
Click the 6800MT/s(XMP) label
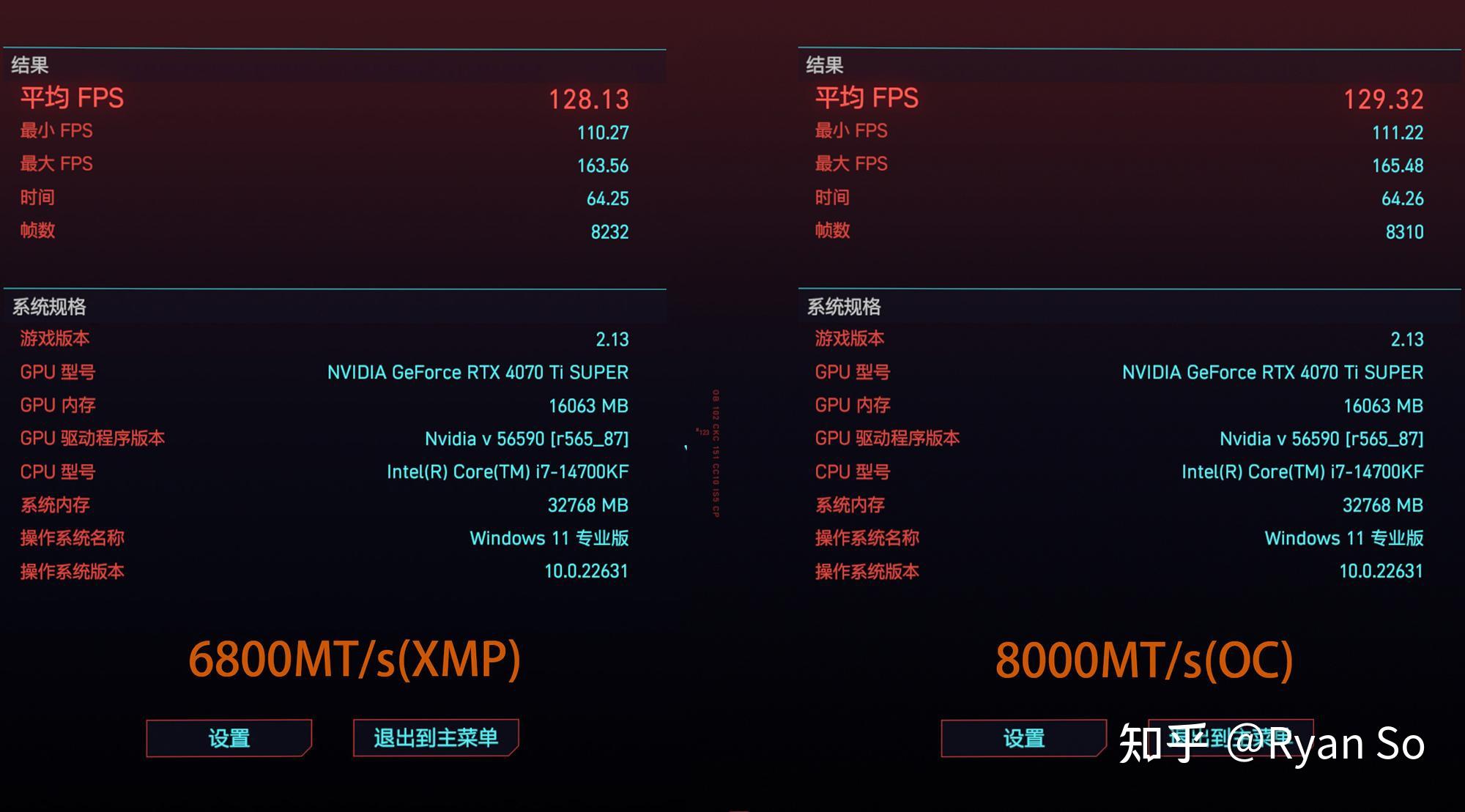tap(357, 659)
